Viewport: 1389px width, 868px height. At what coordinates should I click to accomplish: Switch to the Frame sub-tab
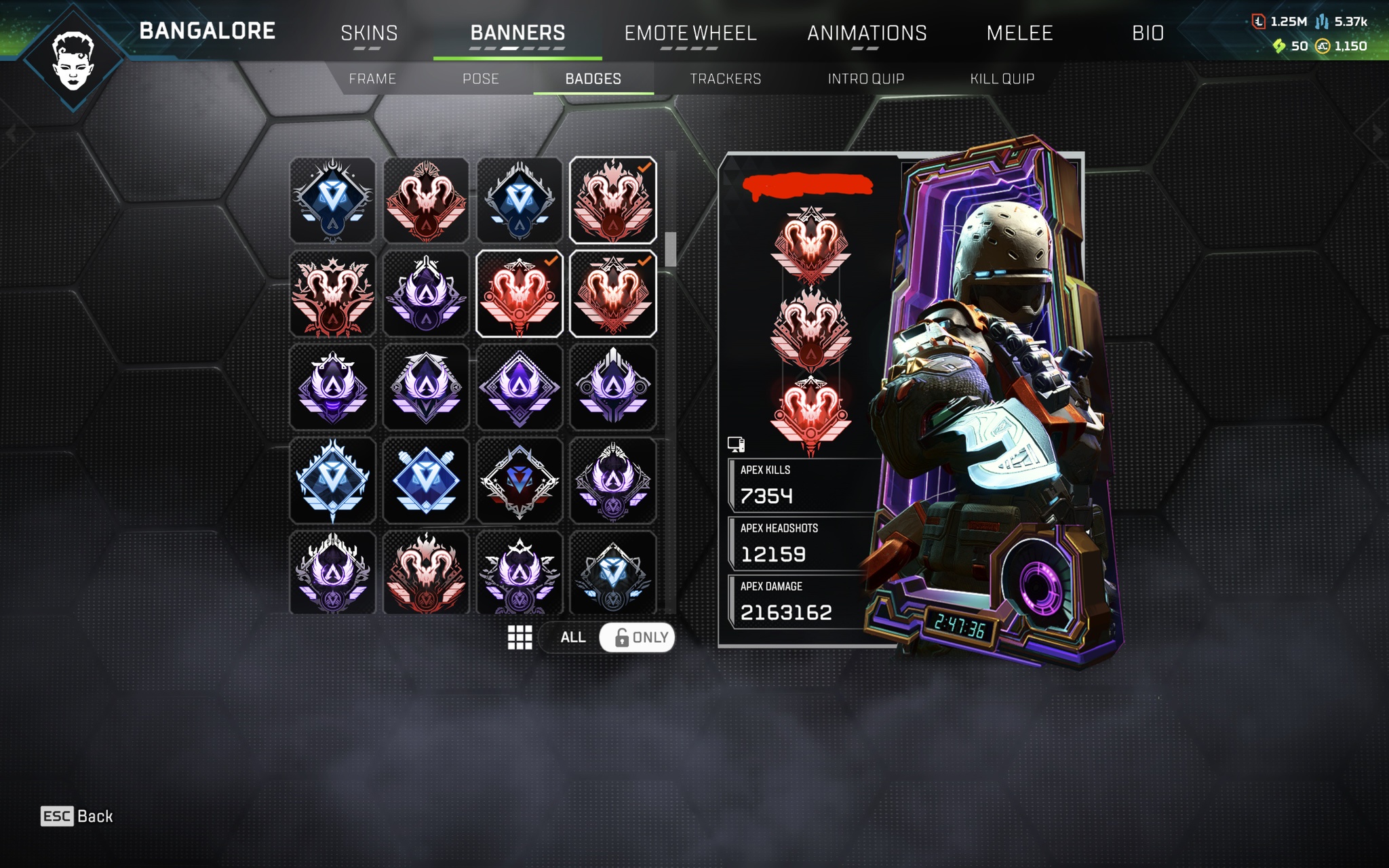[x=372, y=79]
